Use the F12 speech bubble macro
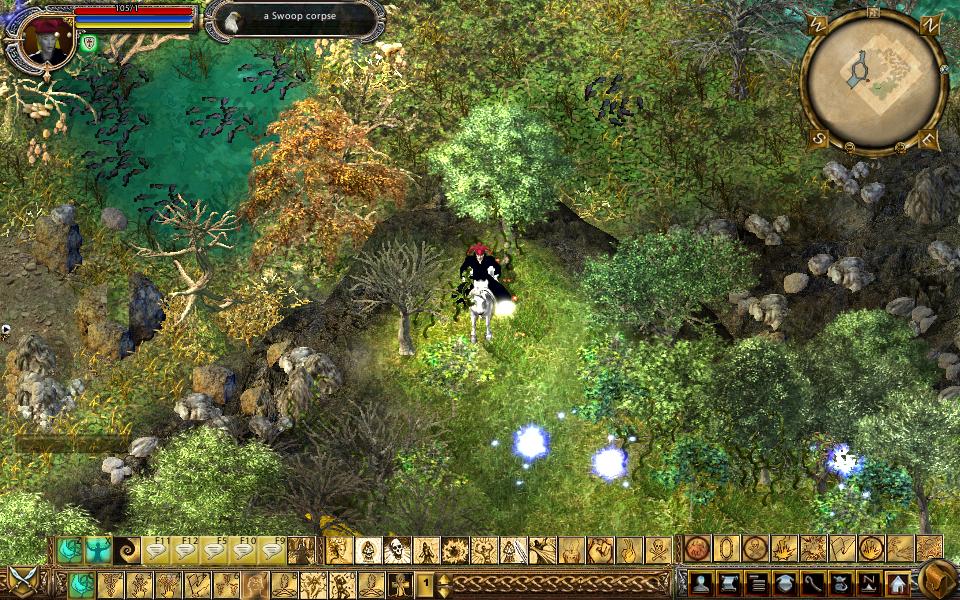 [x=187, y=550]
